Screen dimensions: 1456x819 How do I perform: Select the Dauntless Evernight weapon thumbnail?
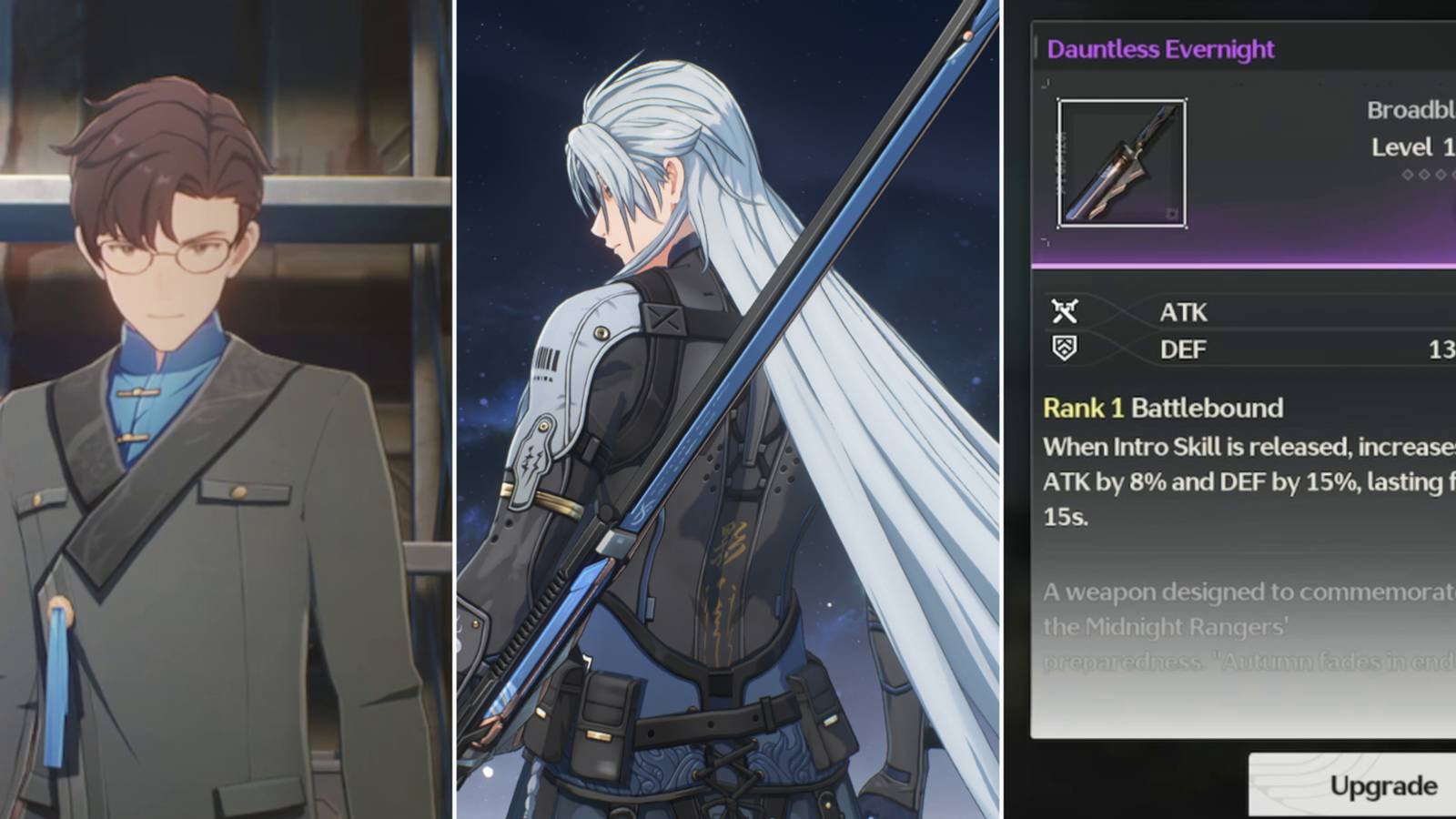(x=1121, y=162)
